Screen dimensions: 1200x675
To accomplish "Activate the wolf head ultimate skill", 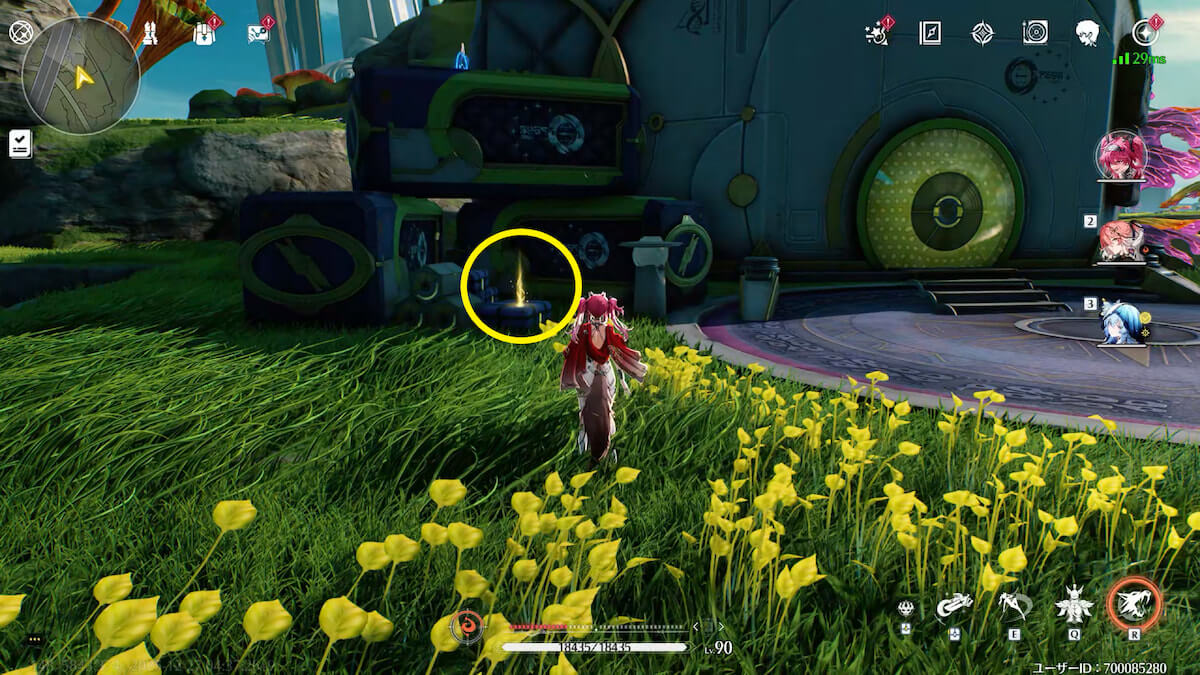I will [1133, 604].
